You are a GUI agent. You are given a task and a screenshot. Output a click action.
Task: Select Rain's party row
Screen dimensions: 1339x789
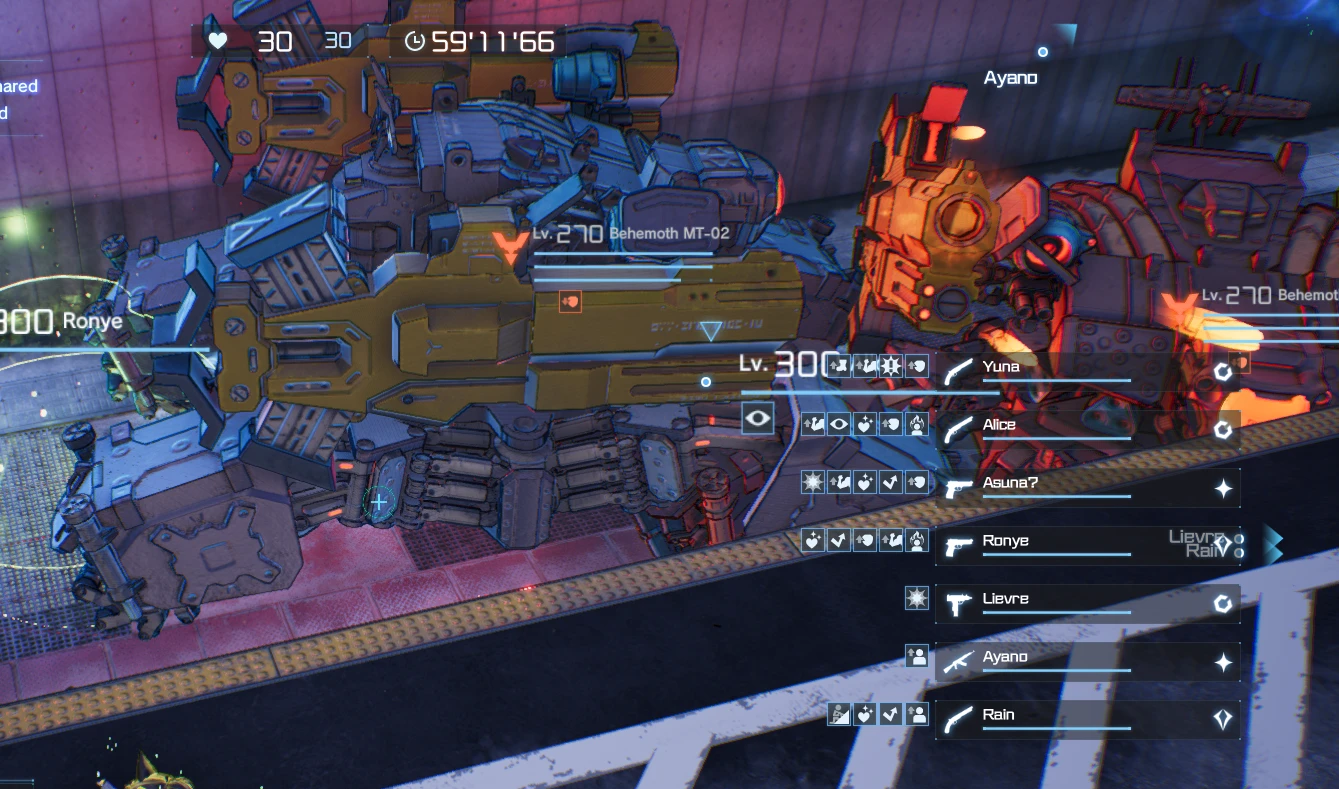[x=1086, y=720]
